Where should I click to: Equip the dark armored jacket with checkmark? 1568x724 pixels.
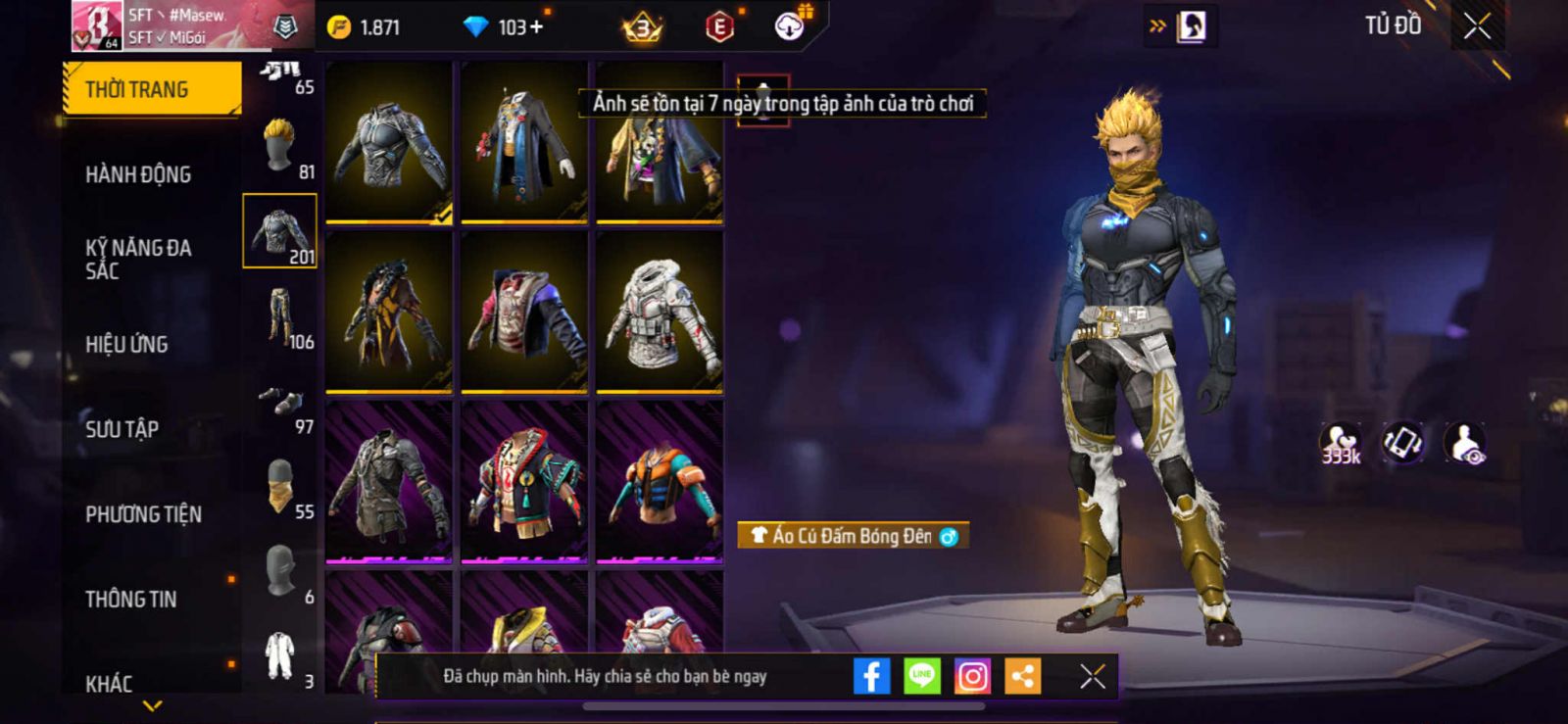(x=389, y=143)
